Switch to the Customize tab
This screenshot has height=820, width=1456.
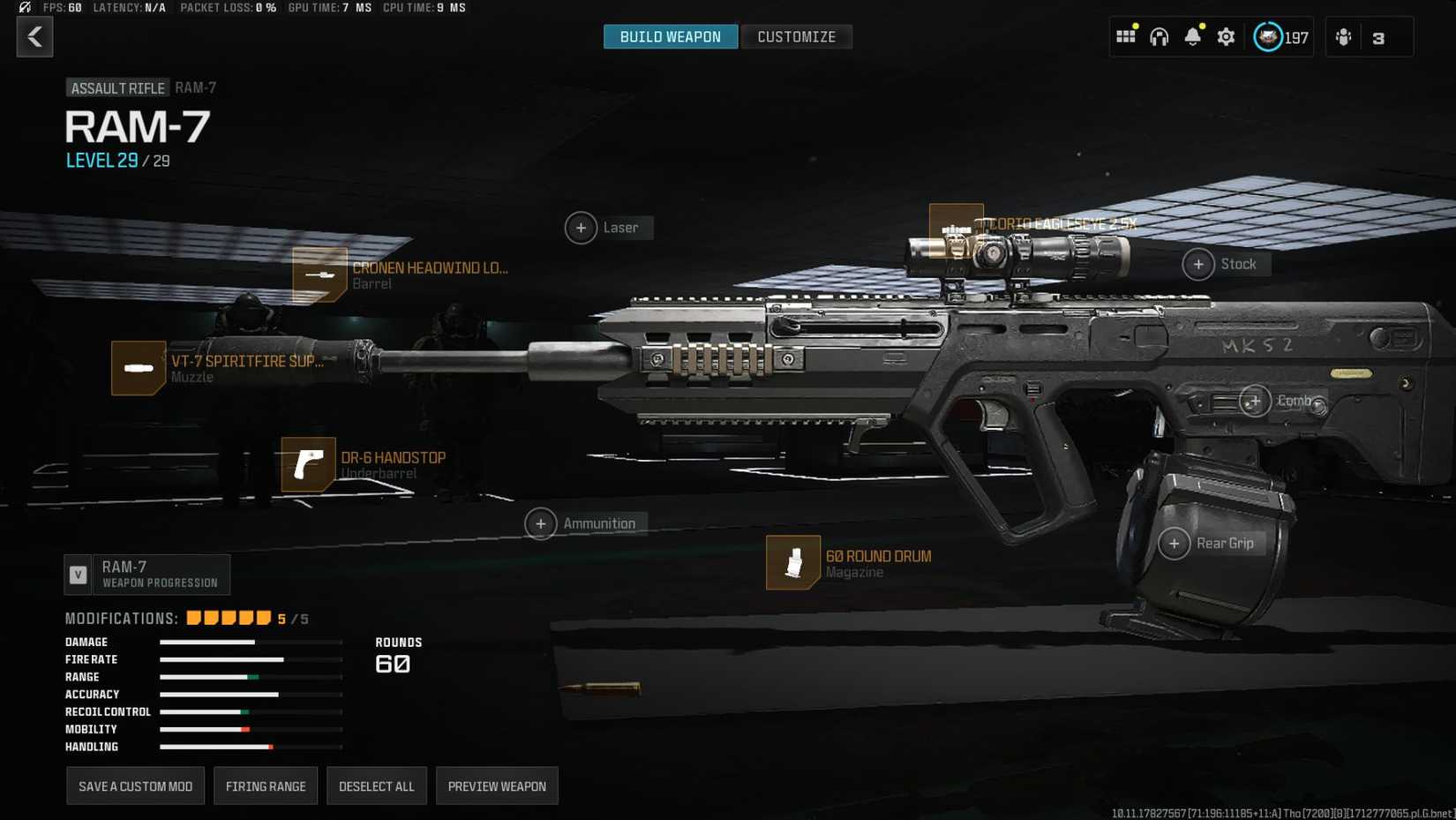tap(795, 36)
